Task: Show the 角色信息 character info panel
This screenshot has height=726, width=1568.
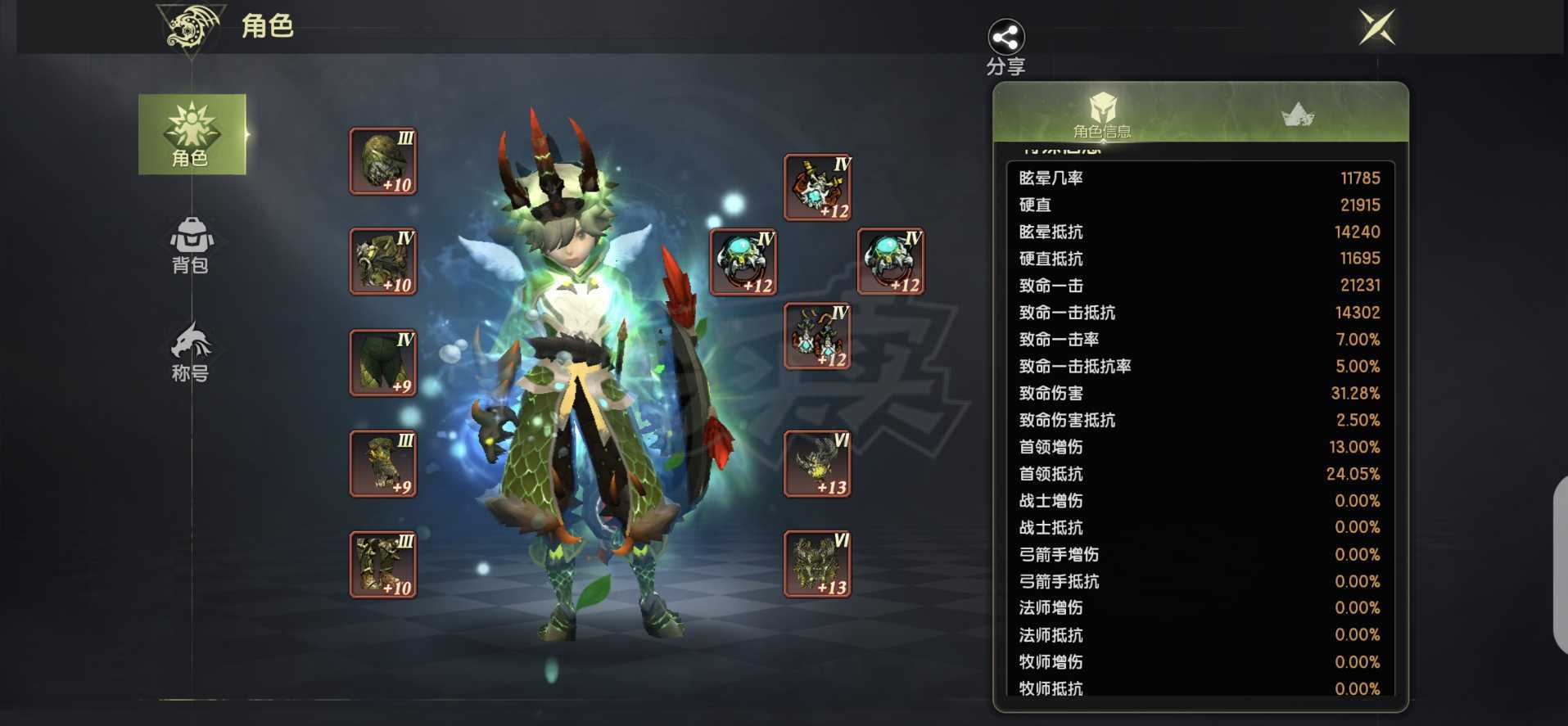Action: pyautogui.click(x=1102, y=115)
